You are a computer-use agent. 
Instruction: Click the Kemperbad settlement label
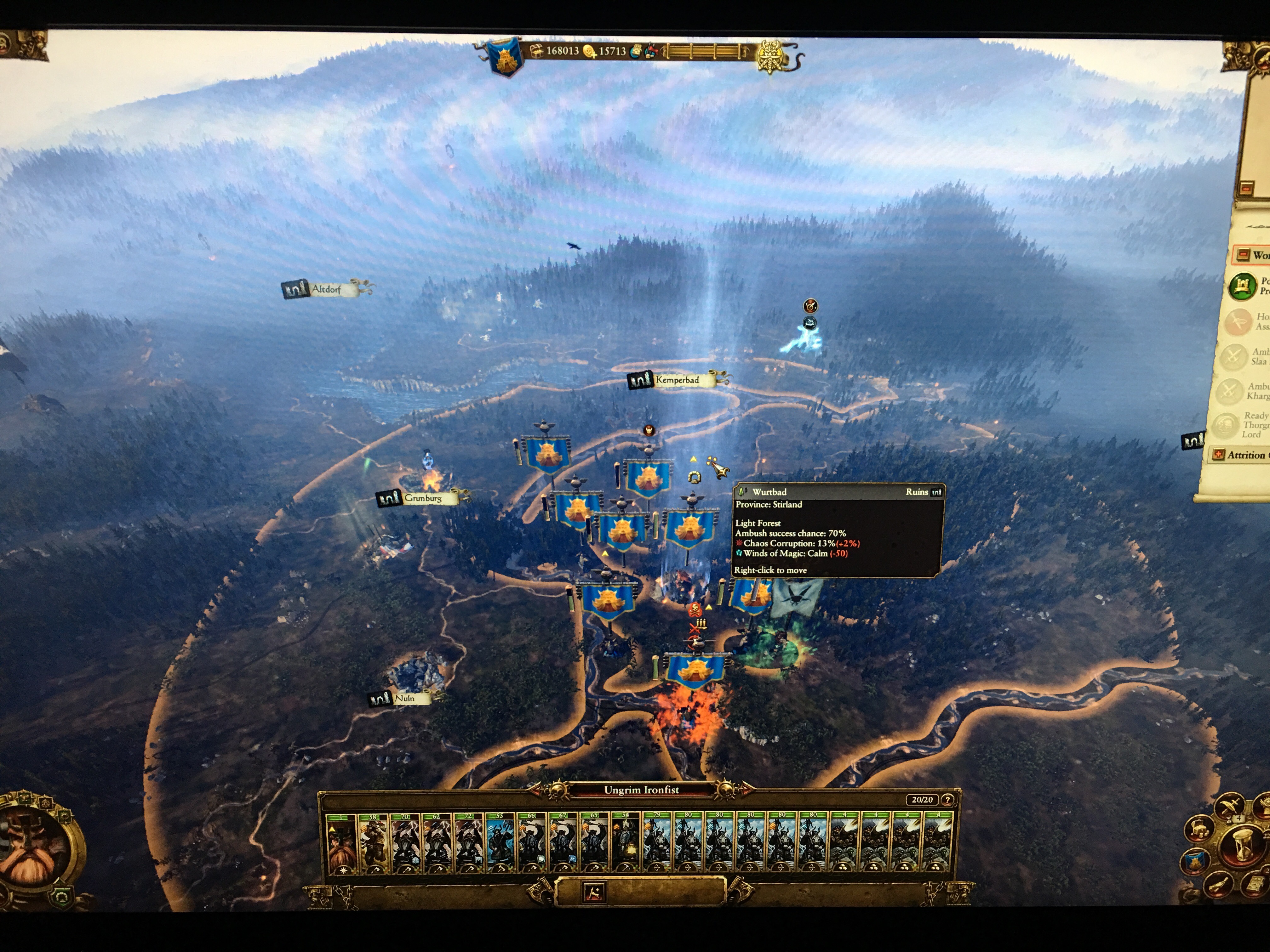tap(677, 380)
